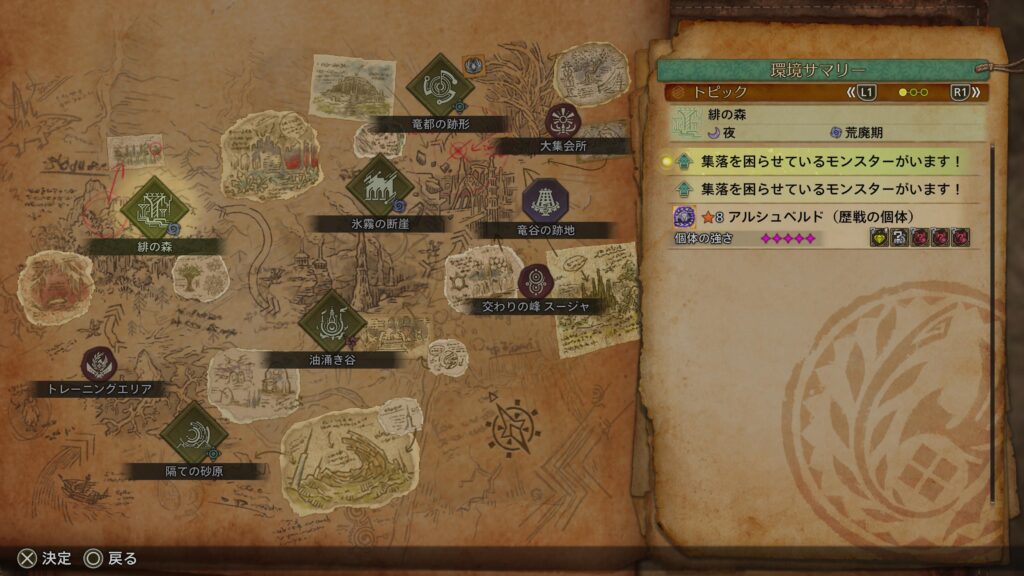Open the 大集会所 location
1024x576 pixels.
click(x=560, y=121)
